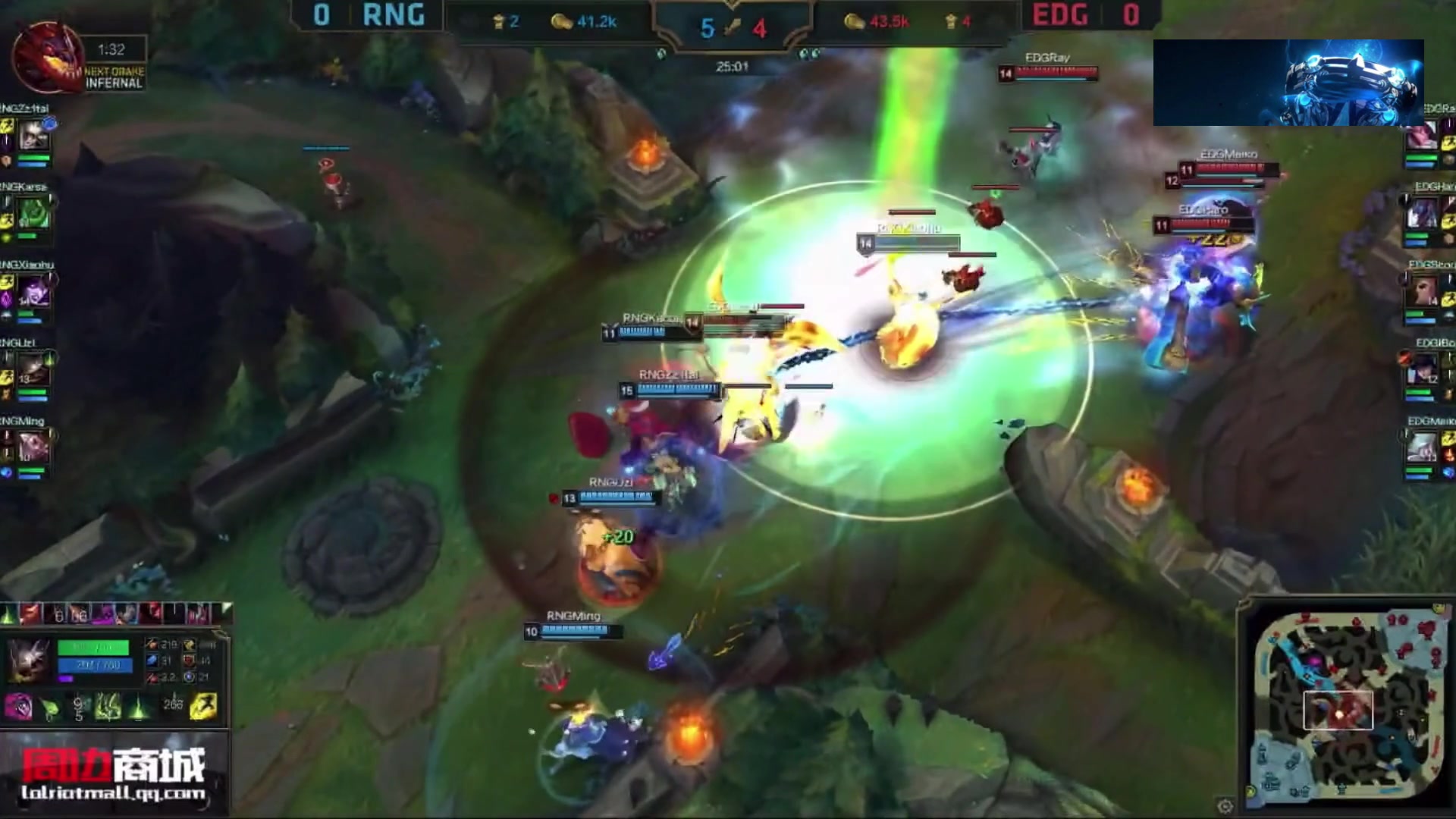Click the green vines ability icon

tap(108, 707)
